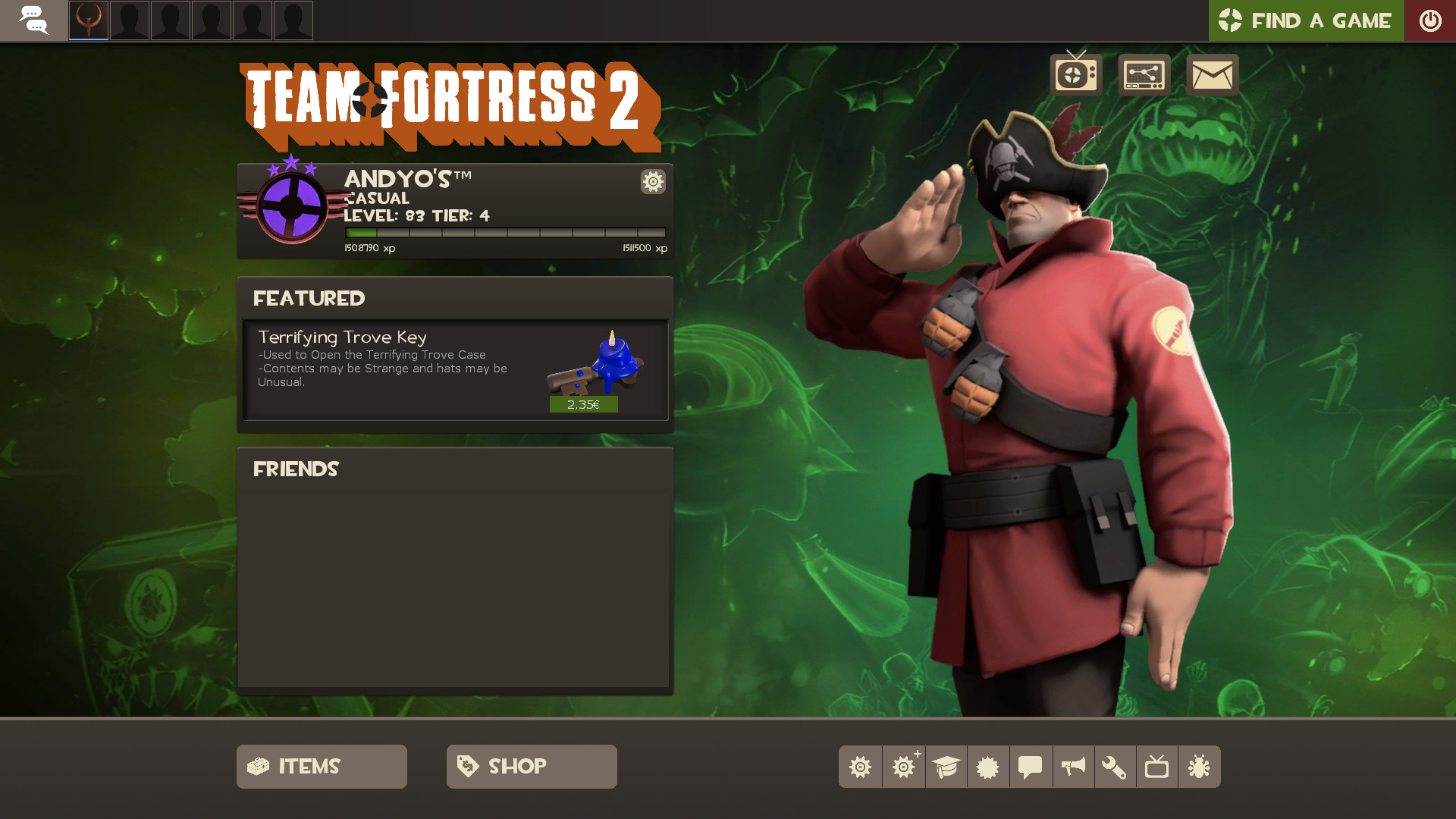Open the settings gear on the Casual badge

(x=652, y=182)
